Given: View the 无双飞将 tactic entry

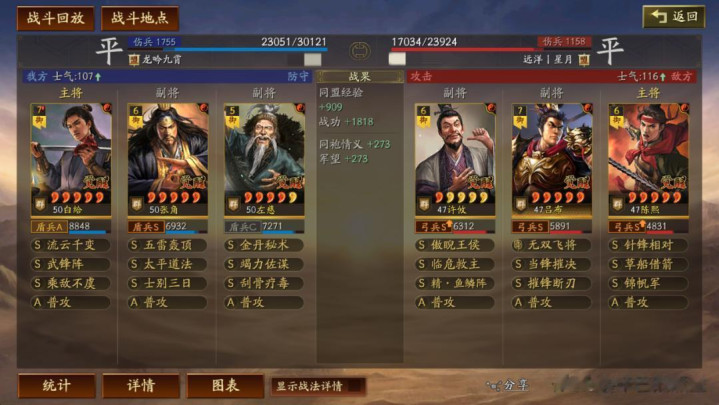Looking at the screenshot, I should point(552,245).
